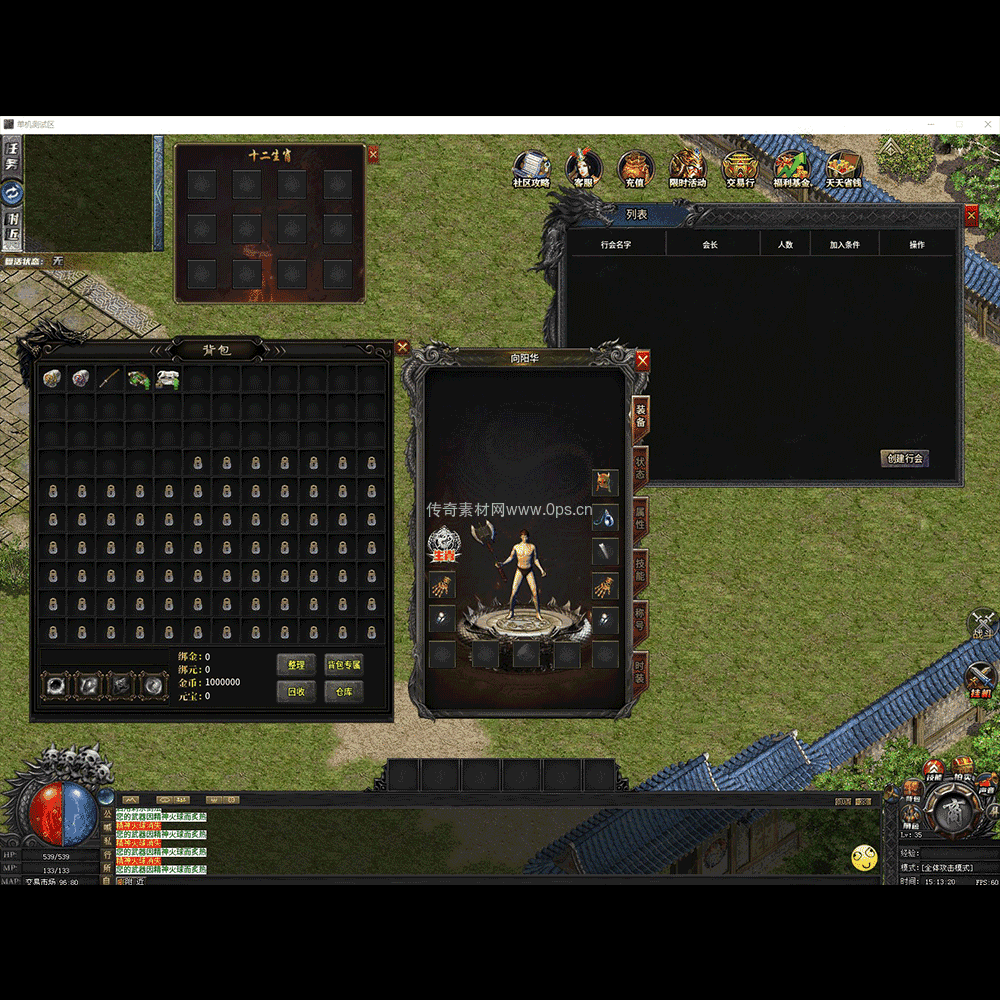The width and height of the screenshot is (1000, 1000).
Task: Open the 福利基金 welfare fund icon
Action: (x=791, y=167)
